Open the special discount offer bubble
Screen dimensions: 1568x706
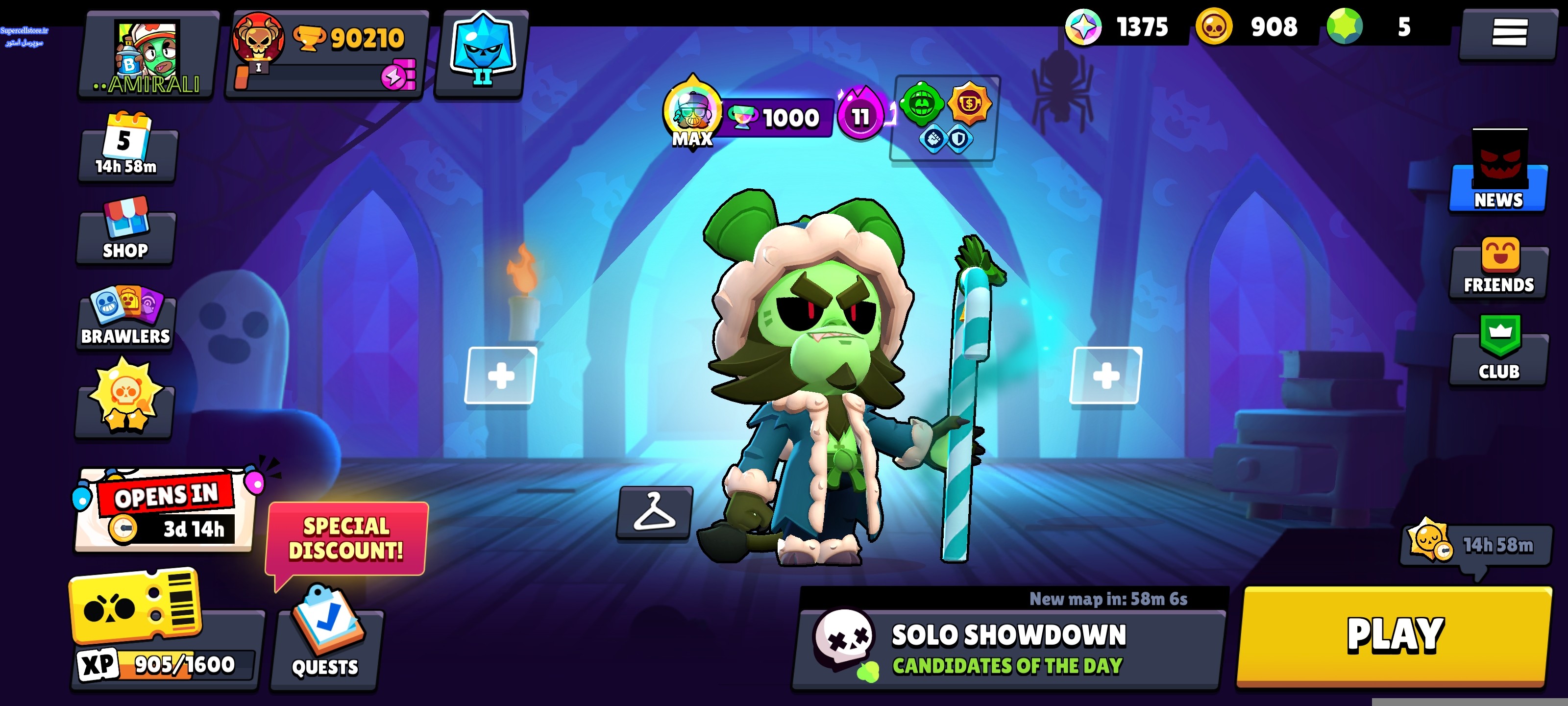click(x=346, y=538)
